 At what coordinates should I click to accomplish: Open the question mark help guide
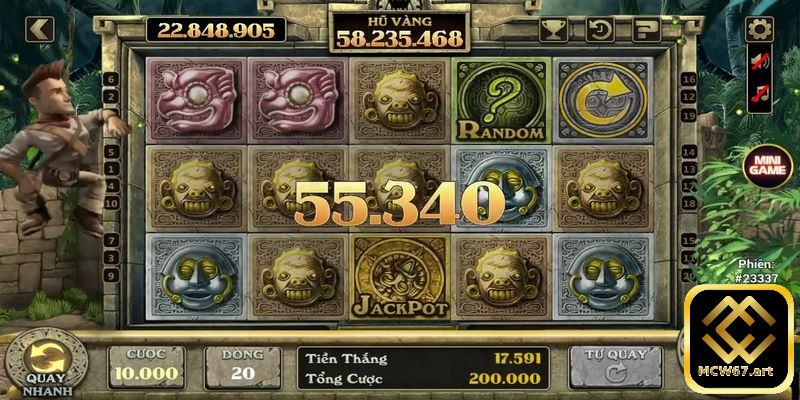[x=646, y=29]
